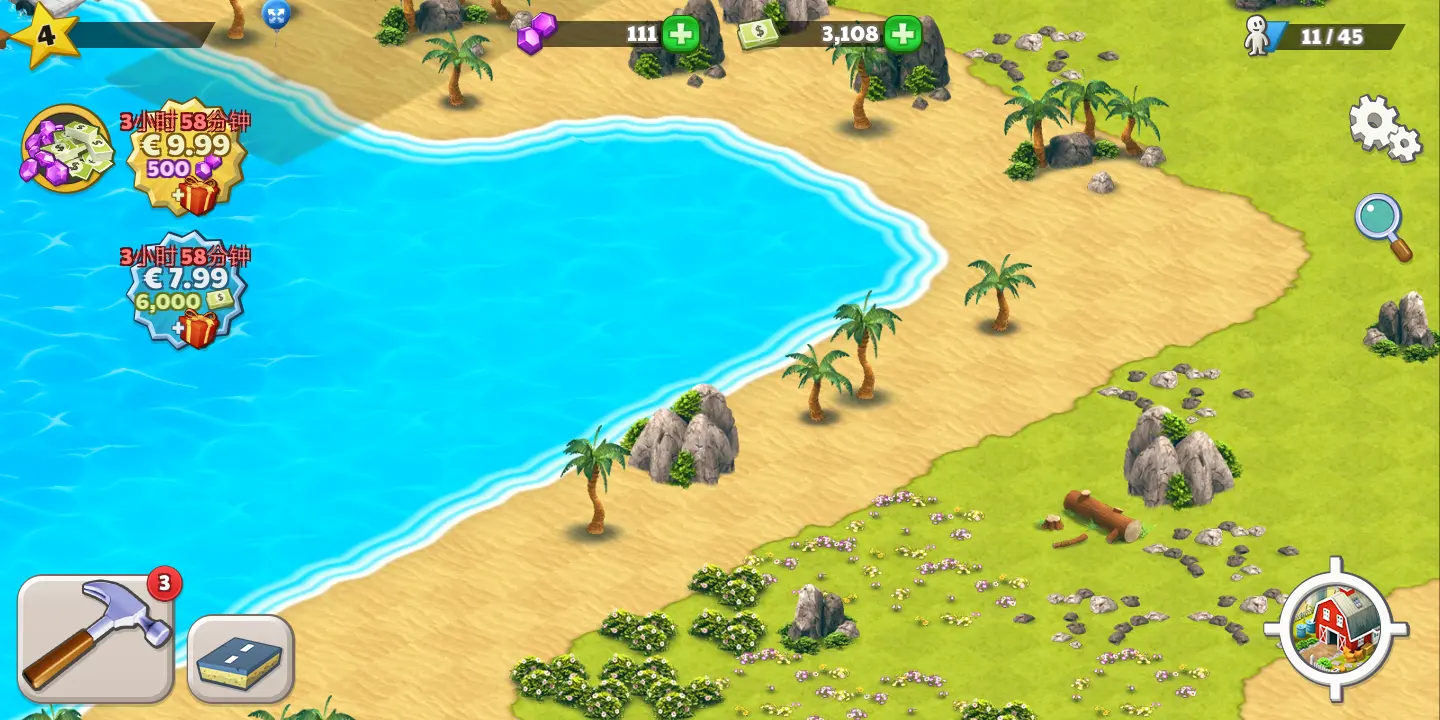Image resolution: width=1440 pixels, height=720 pixels.
Task: Open the €9.99 500 gems offer
Action: [187, 158]
